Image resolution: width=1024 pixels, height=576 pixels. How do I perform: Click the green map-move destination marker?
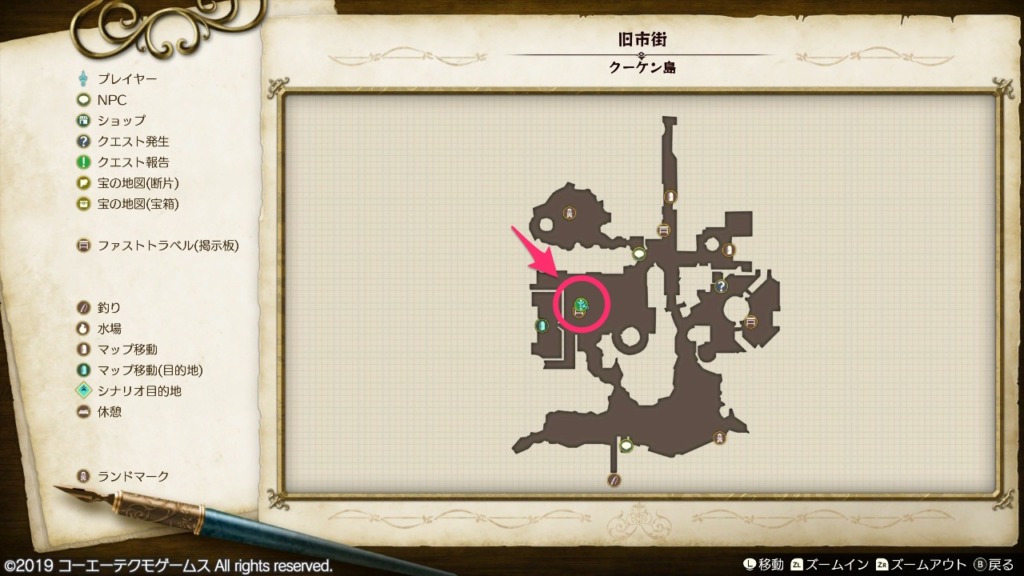tap(541, 325)
